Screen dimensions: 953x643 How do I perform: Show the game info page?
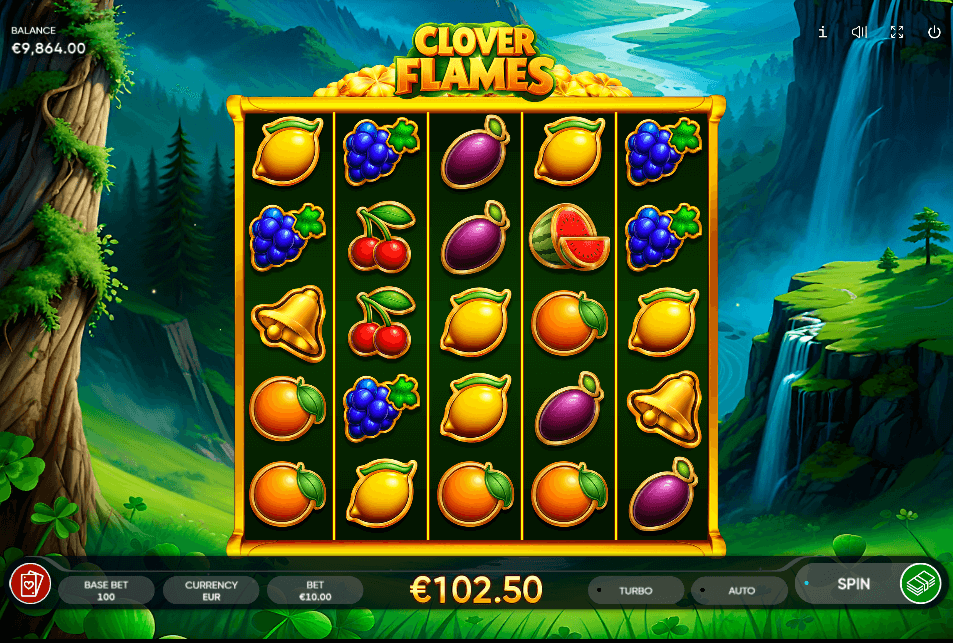[822, 32]
